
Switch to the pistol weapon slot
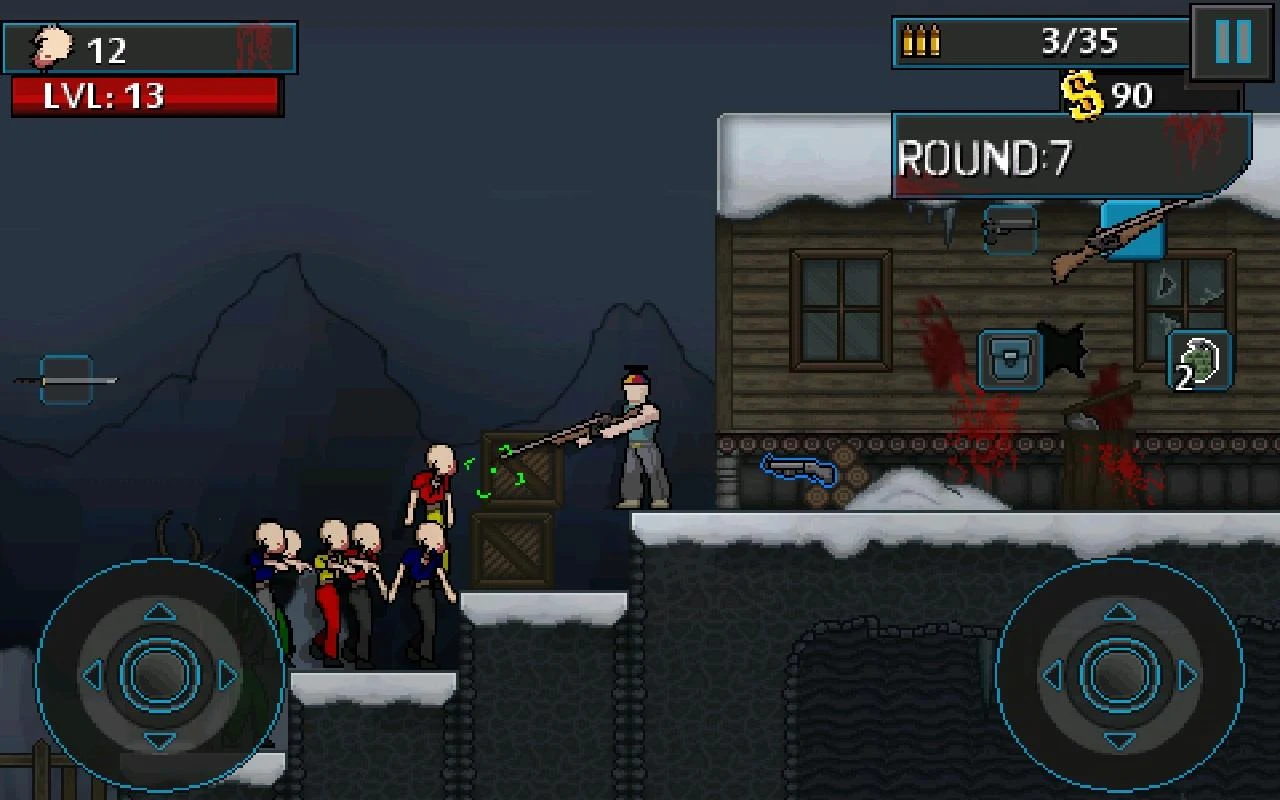1009,229
